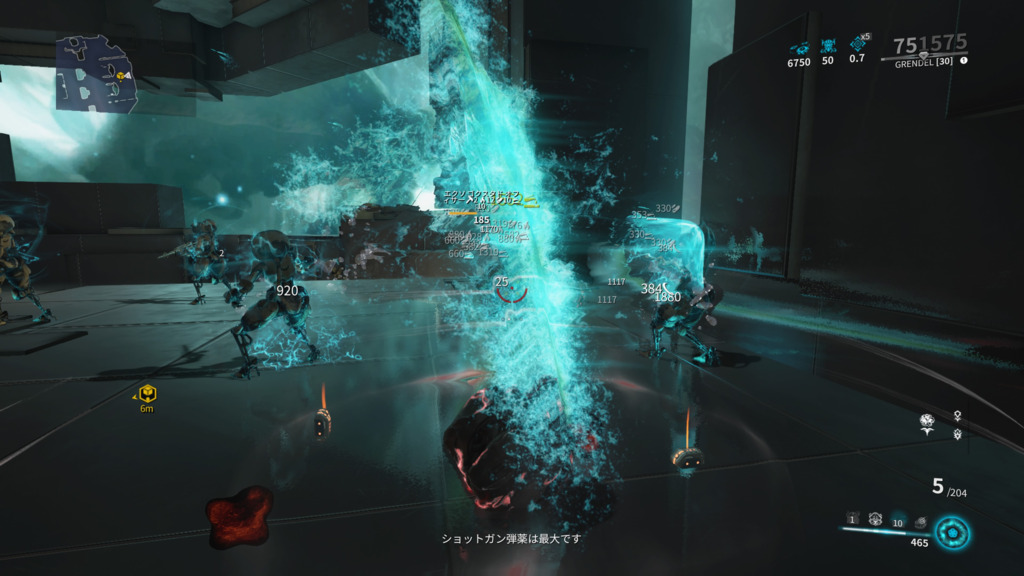Inspect the skull buff icon showing 50
1024x576 pixels.
(828, 46)
